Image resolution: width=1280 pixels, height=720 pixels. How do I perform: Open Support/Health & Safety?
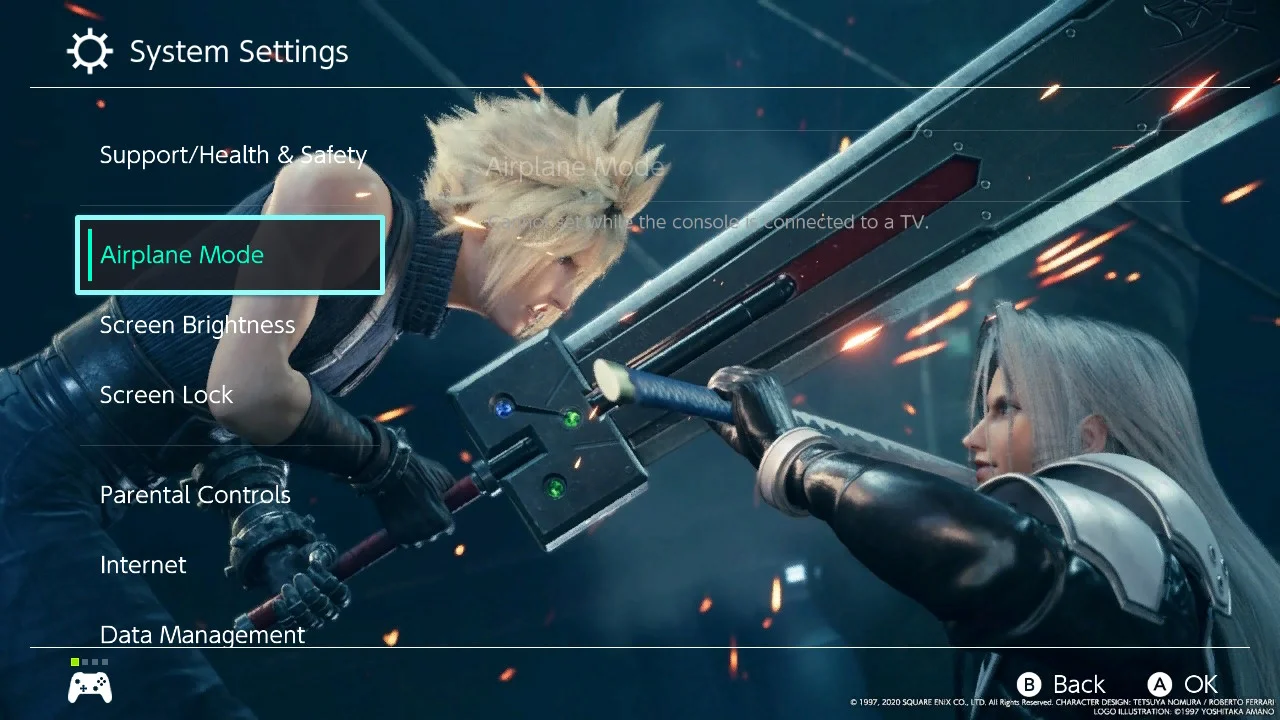(x=233, y=154)
